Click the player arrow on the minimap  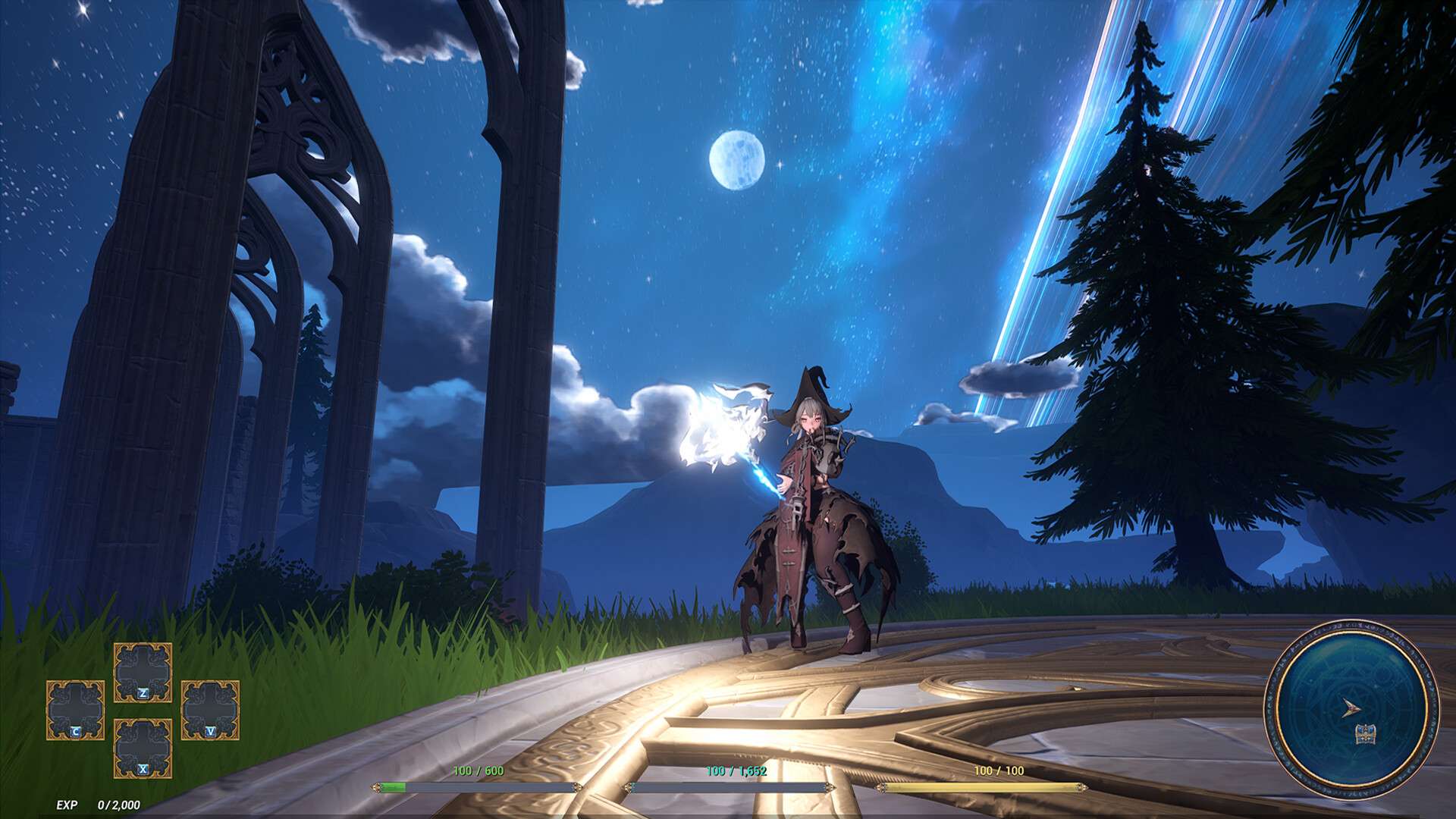pyautogui.click(x=1349, y=709)
